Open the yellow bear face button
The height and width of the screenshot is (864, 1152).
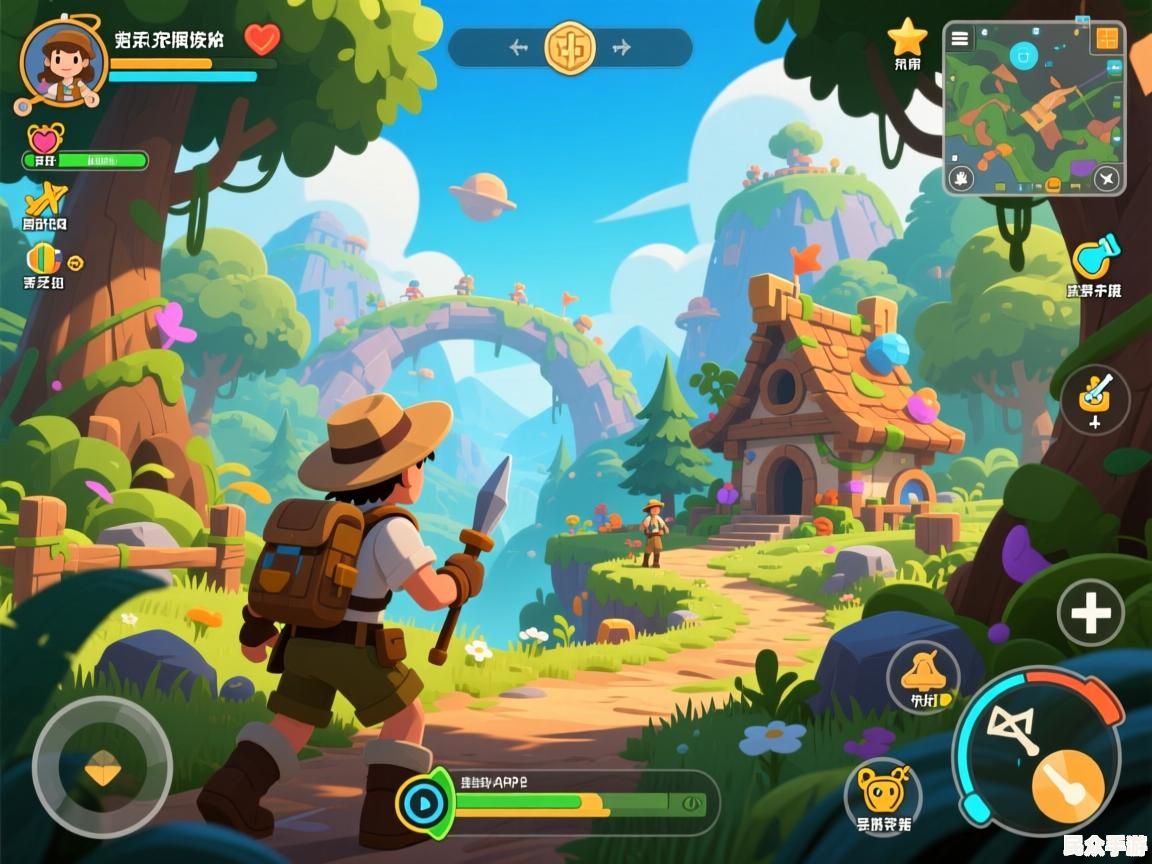pos(882,792)
